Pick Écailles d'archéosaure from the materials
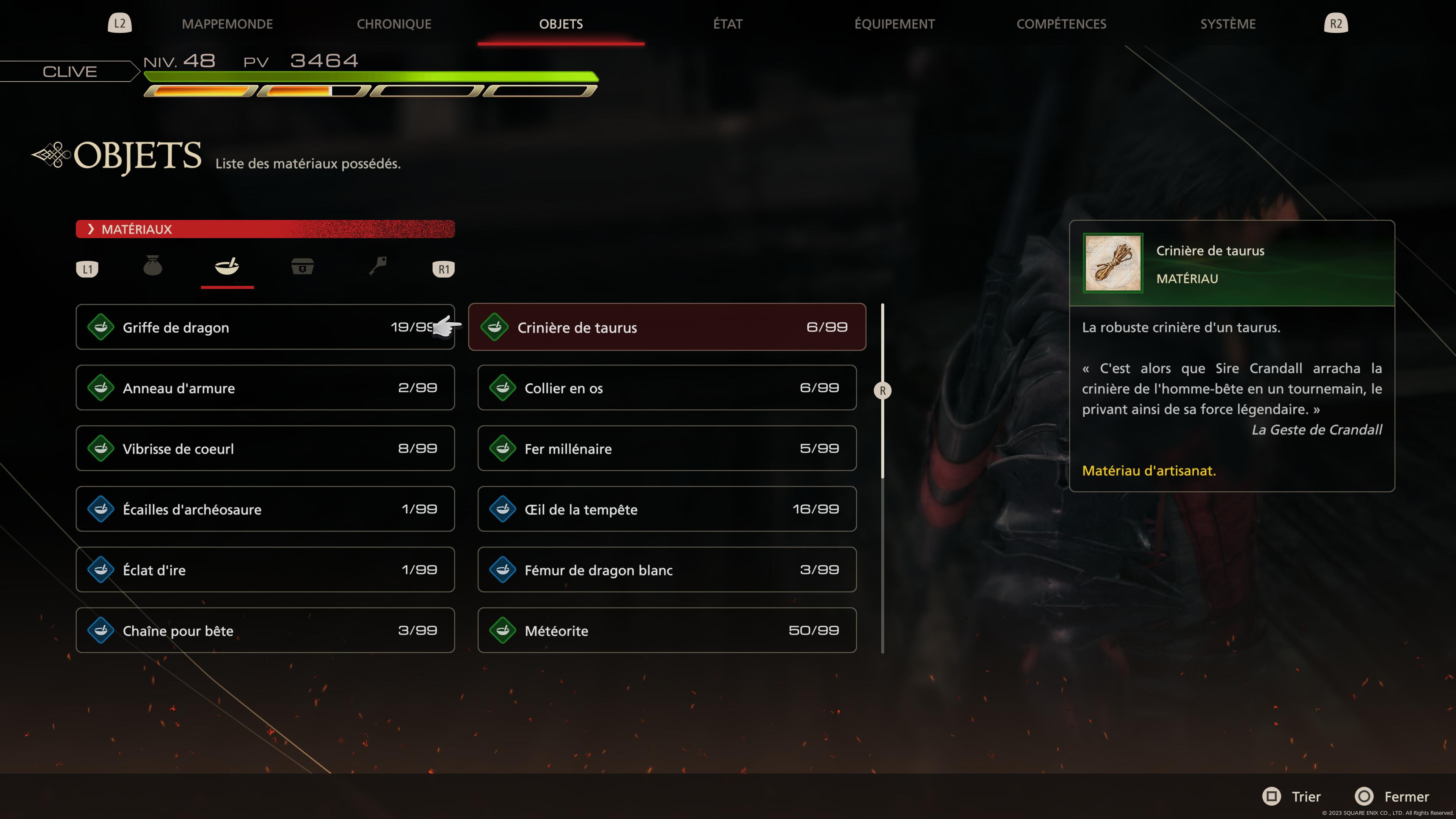This screenshot has height=819, width=1456. point(265,509)
